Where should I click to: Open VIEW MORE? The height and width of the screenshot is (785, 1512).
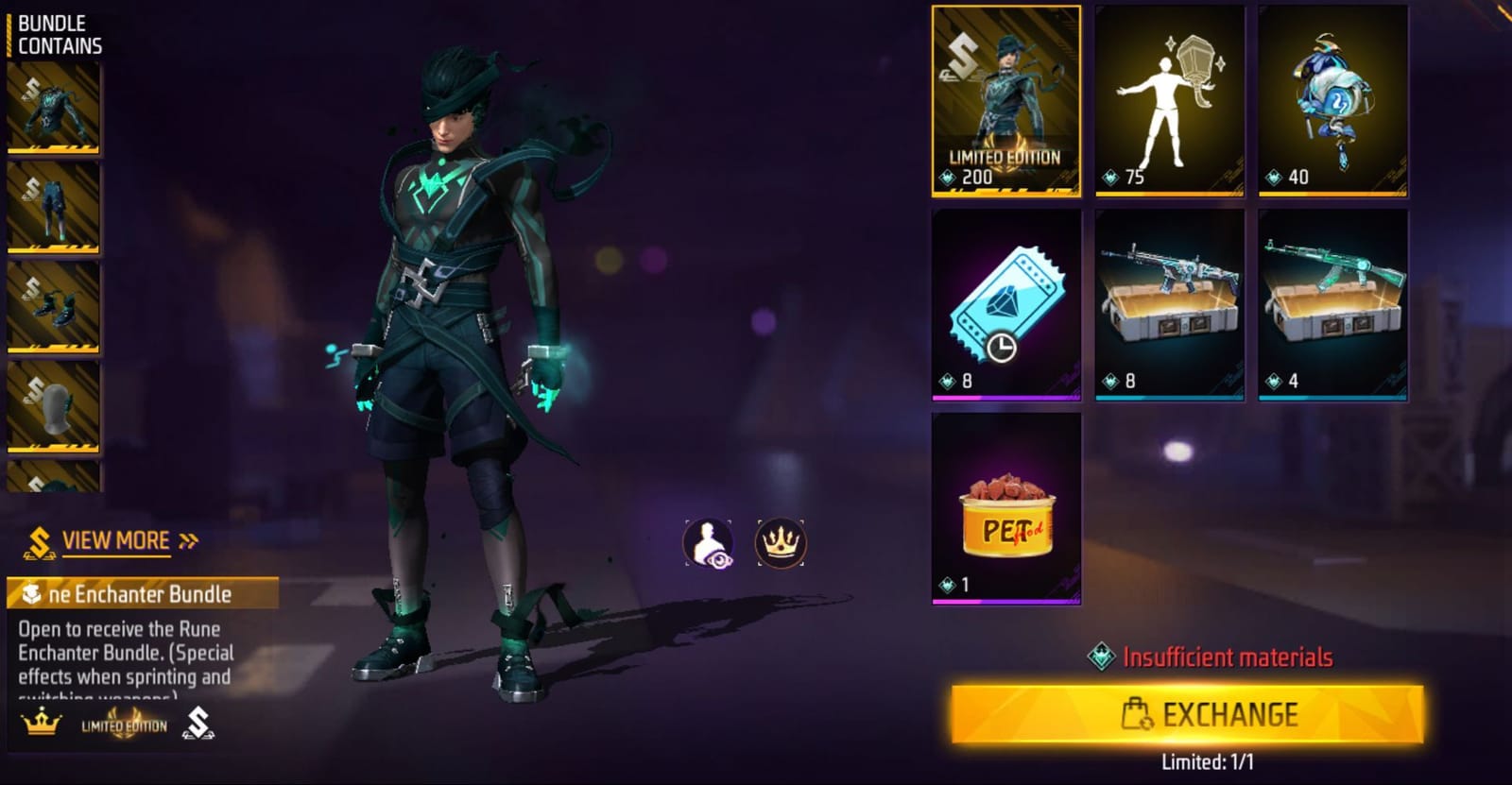coord(115,539)
